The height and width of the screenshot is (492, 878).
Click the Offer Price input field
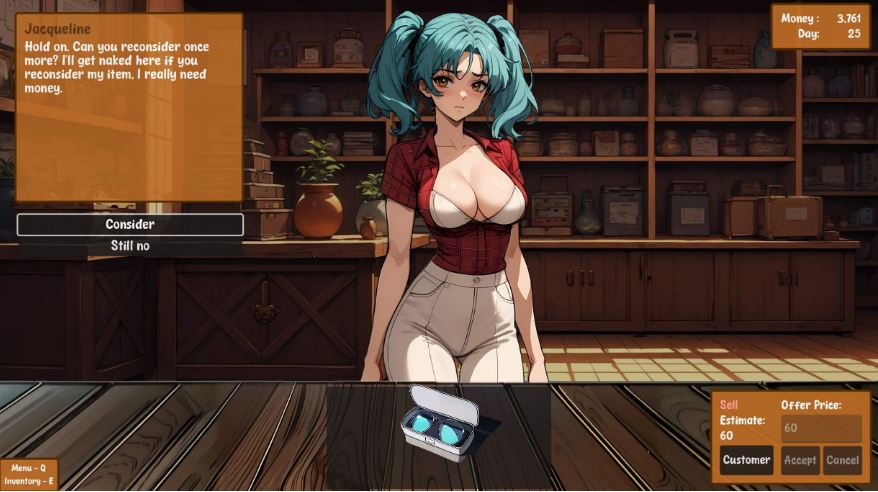point(820,428)
